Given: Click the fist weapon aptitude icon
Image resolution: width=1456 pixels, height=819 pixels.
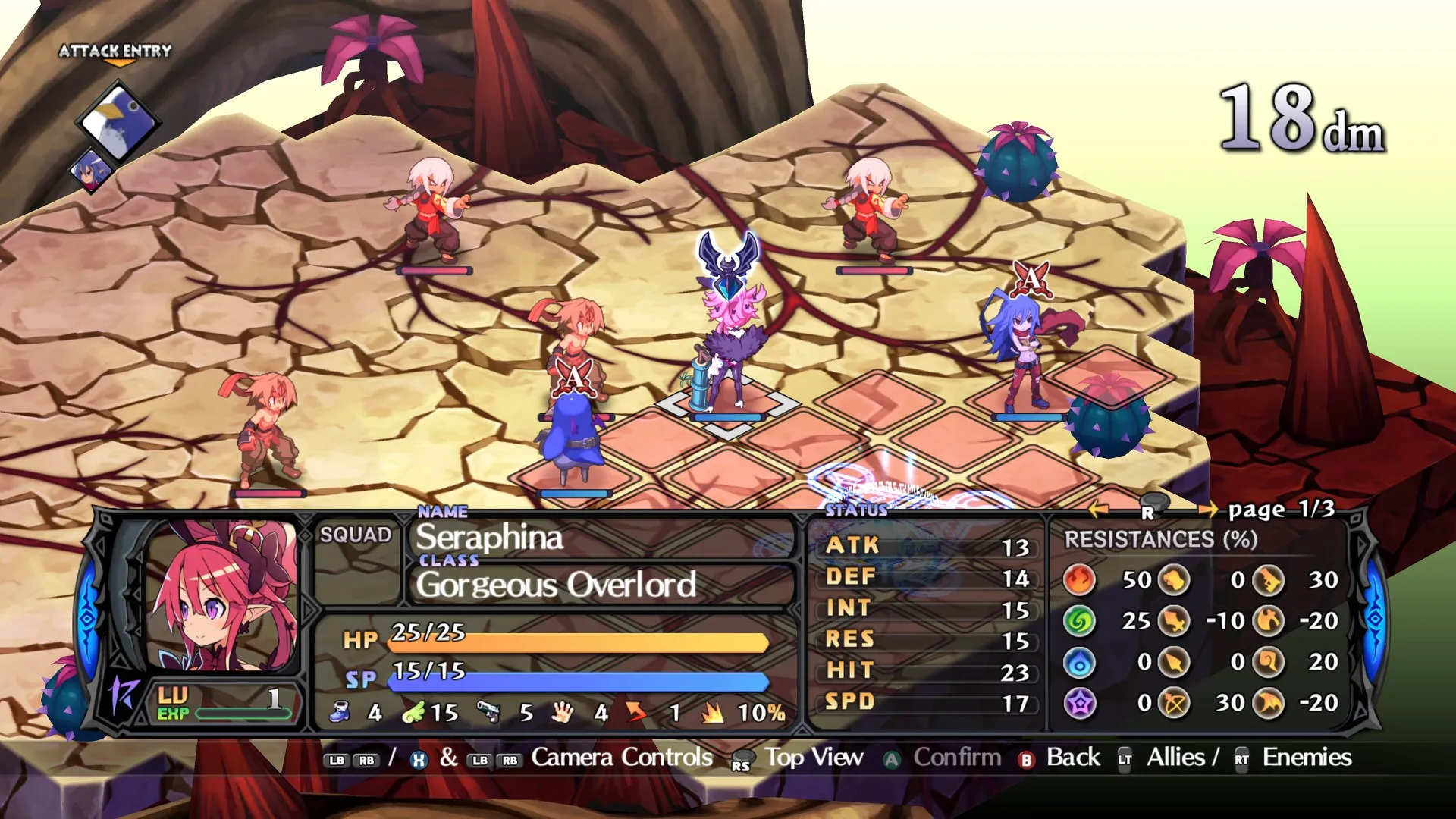Looking at the screenshot, I should (x=562, y=713).
